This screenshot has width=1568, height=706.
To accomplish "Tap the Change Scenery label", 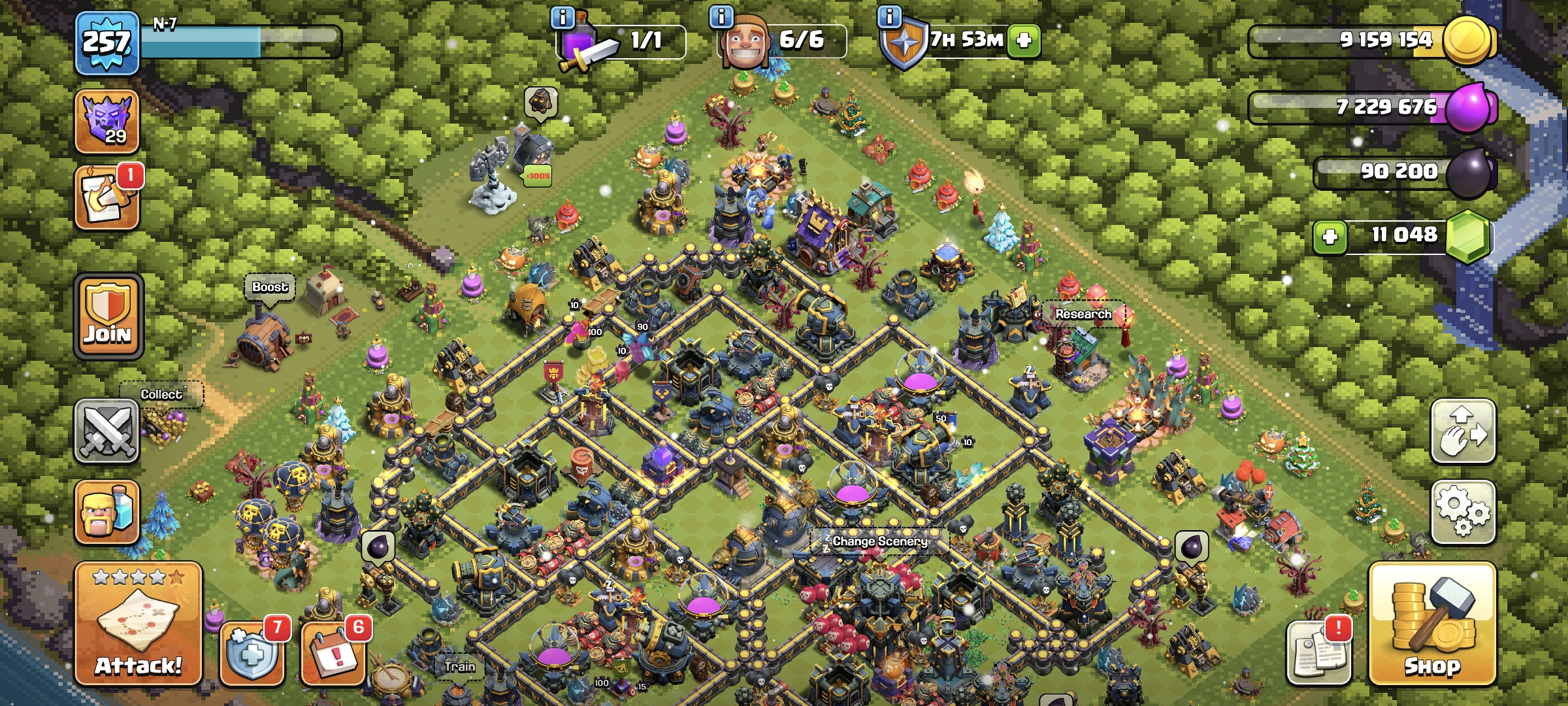I will tap(879, 541).
